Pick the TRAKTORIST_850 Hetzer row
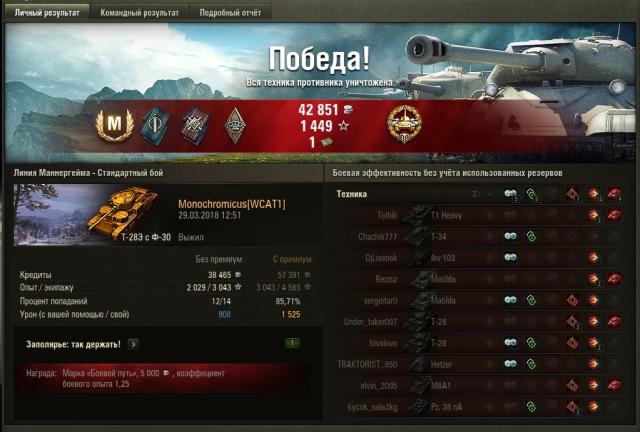The width and height of the screenshot is (640, 432). coord(480,364)
